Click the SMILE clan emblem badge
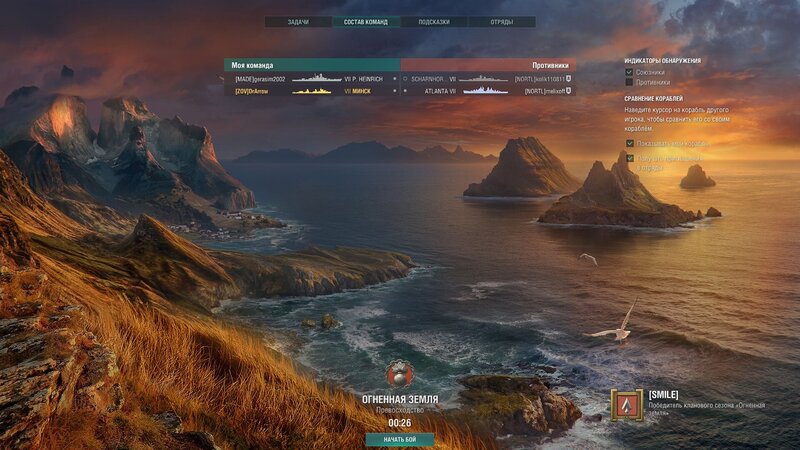Viewport: 800px width, 450px height. click(x=628, y=406)
